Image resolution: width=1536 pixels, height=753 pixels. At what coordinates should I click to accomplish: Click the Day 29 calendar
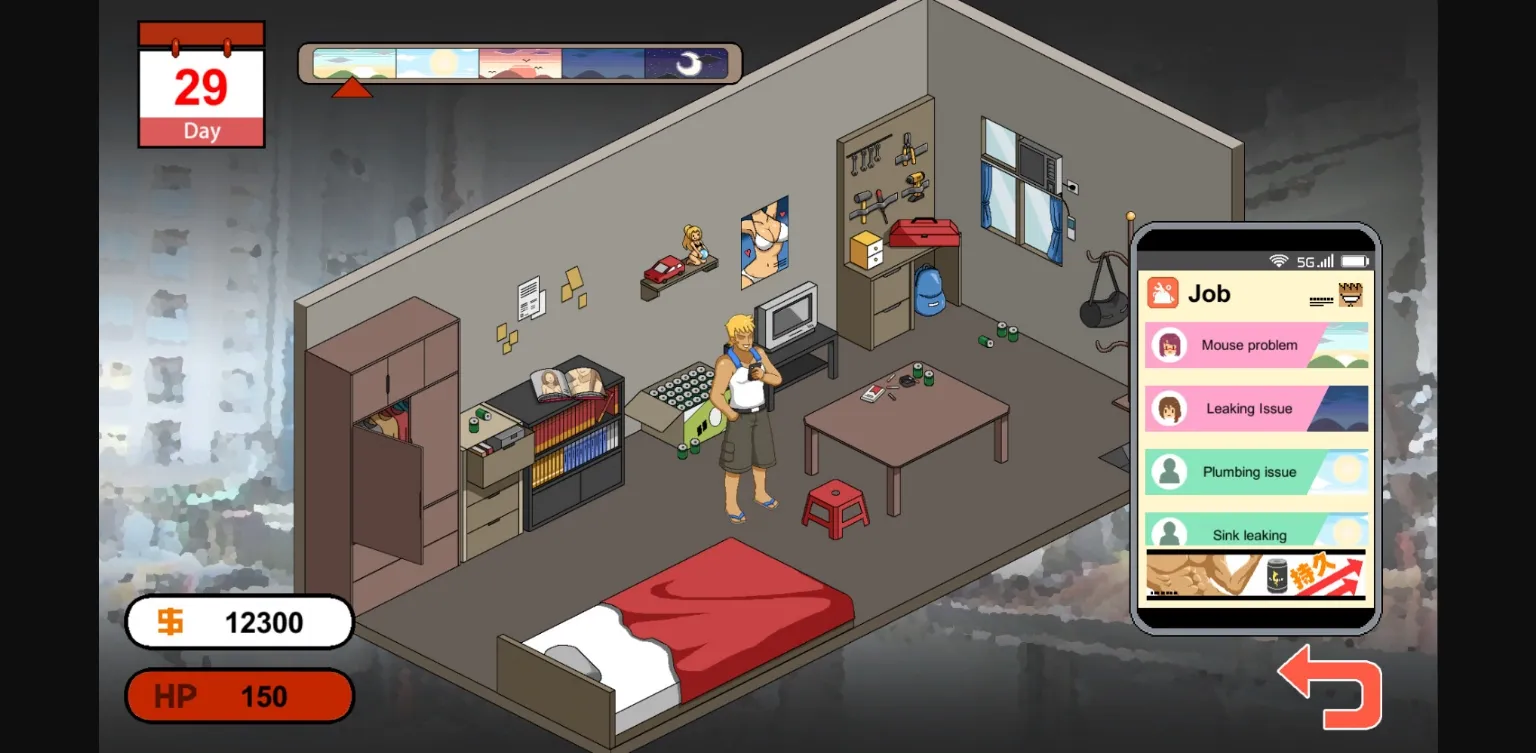[x=200, y=85]
